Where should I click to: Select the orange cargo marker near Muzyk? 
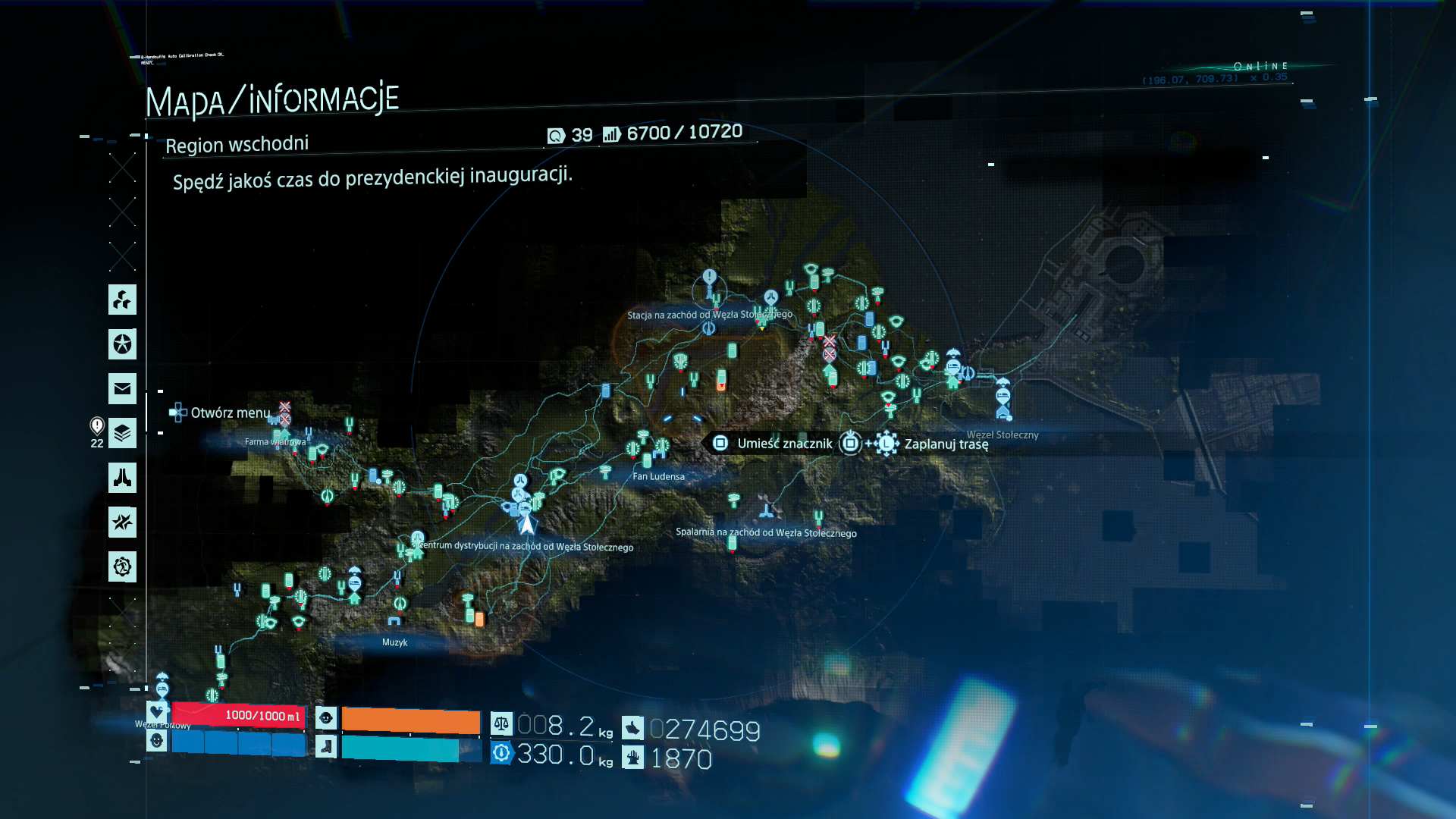coord(479,620)
